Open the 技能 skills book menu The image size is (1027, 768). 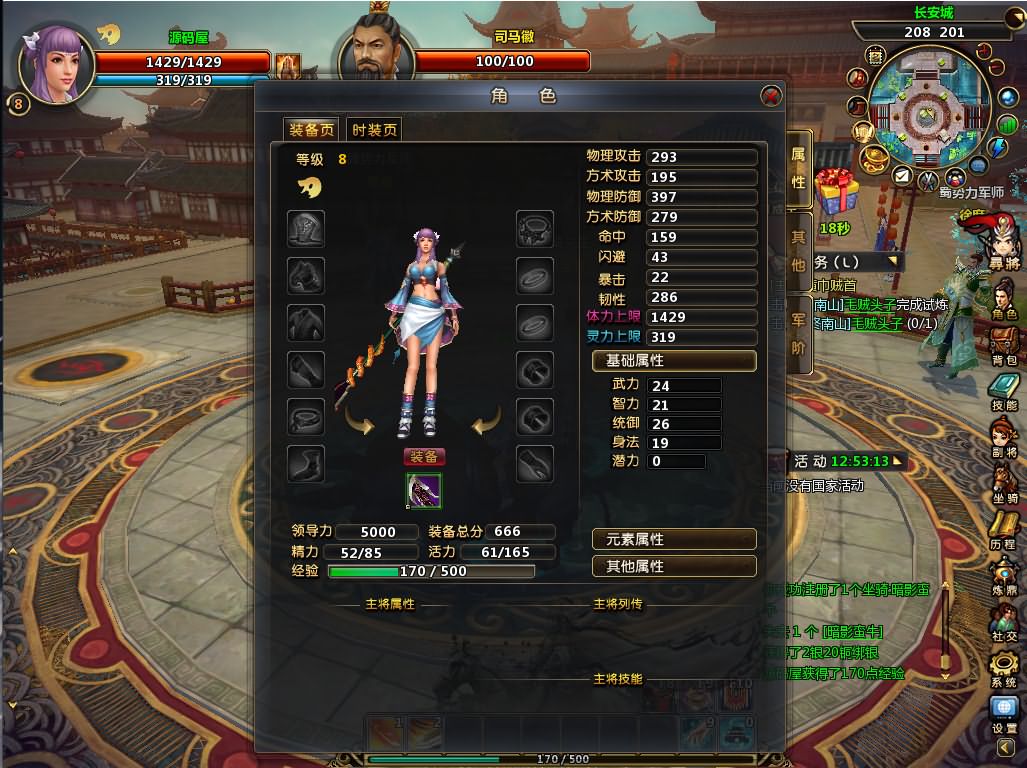[x=1004, y=390]
